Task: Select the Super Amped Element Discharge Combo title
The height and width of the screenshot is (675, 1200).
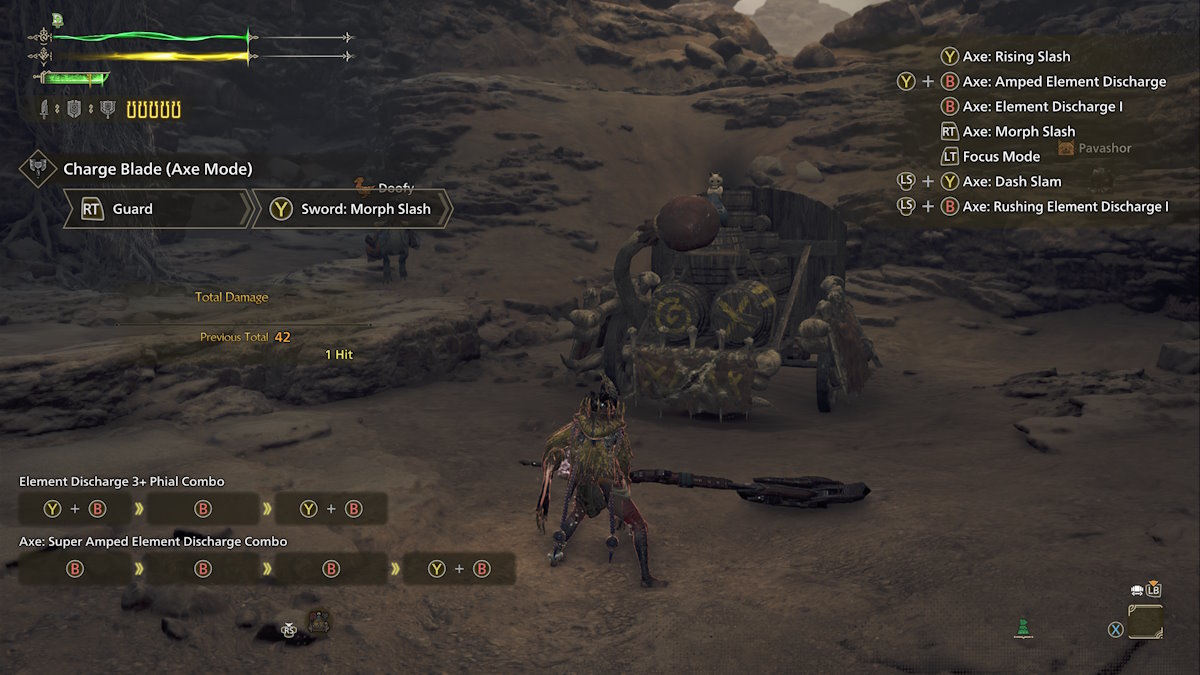Action: [153, 541]
